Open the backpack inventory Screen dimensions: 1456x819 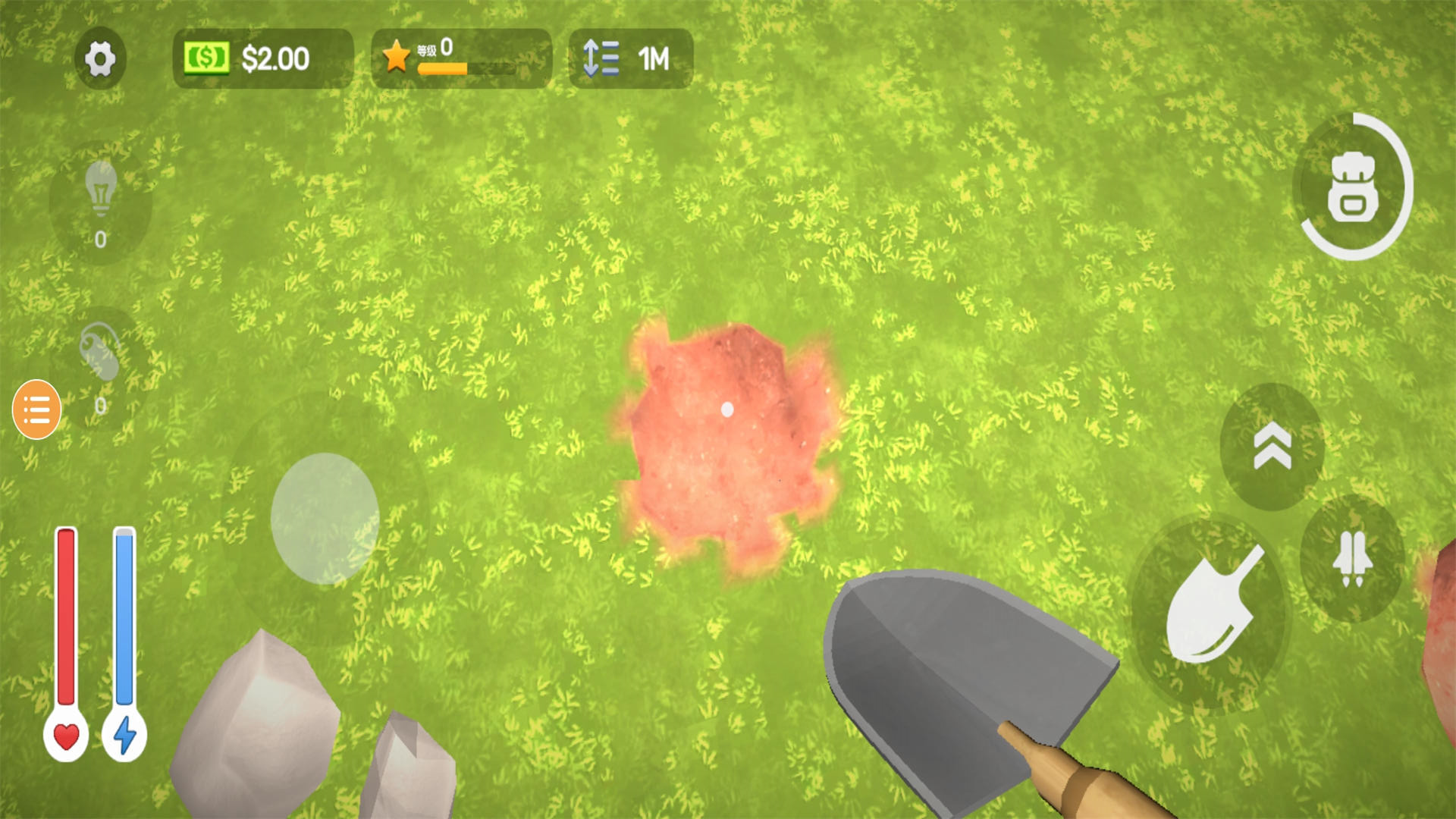1353,187
